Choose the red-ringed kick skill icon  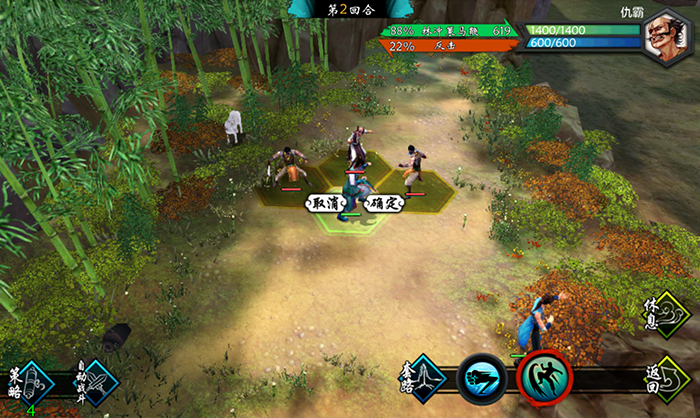[544, 378]
